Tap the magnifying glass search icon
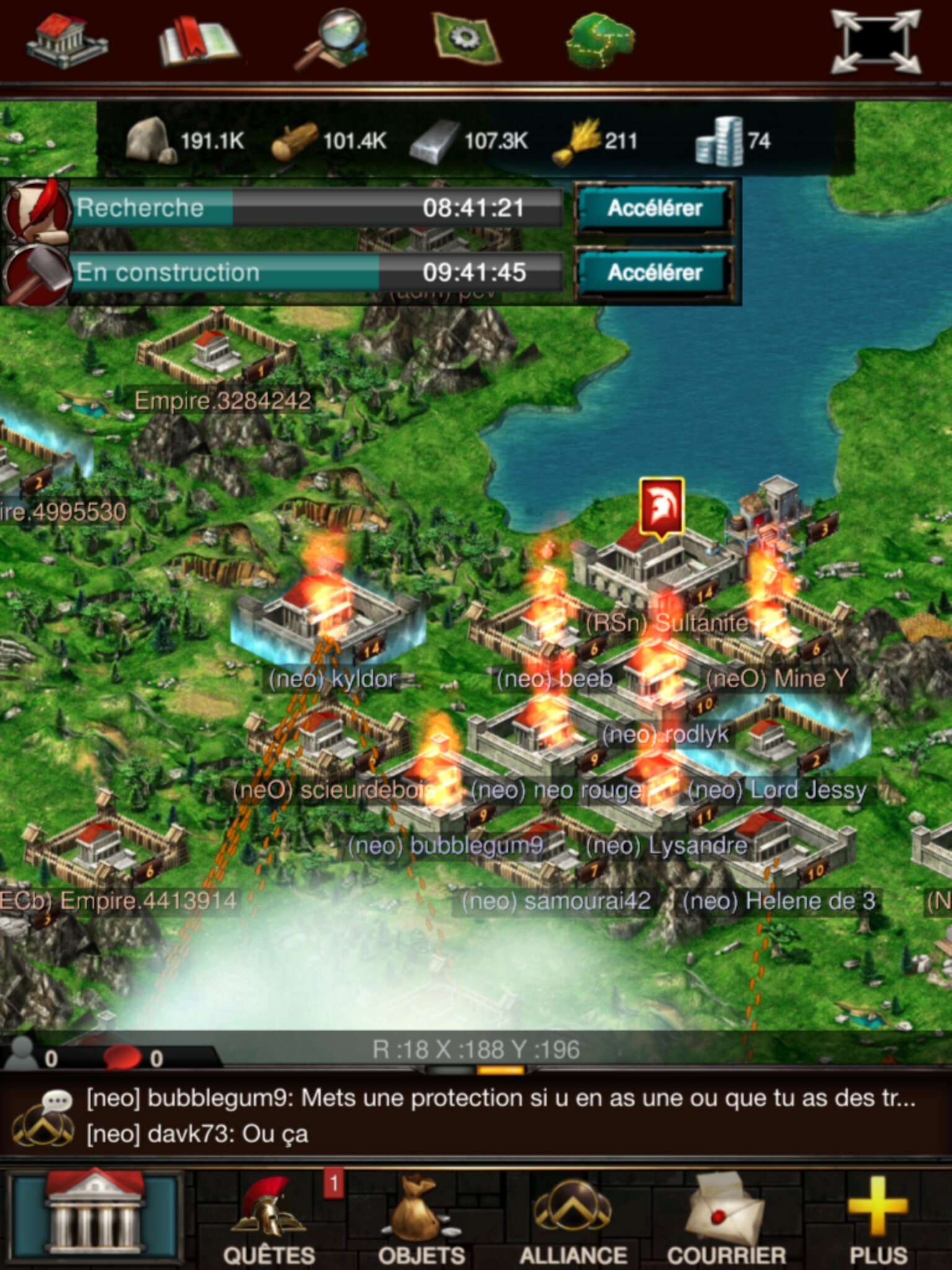 pos(332,39)
